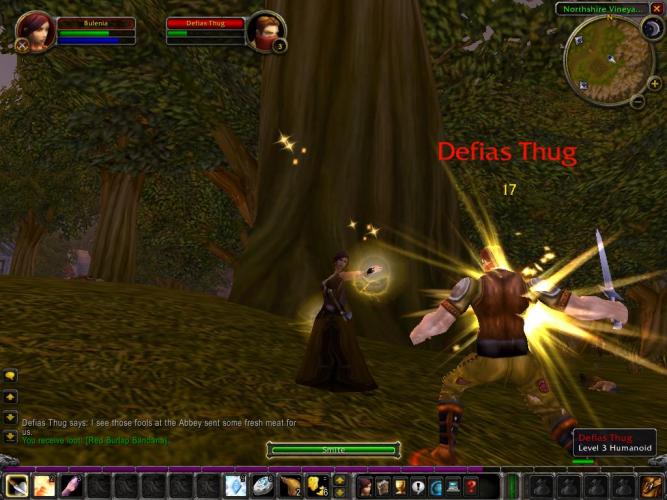This screenshot has height=500, width=667.
Task: Zoom out on the minimap
Action: (638, 101)
